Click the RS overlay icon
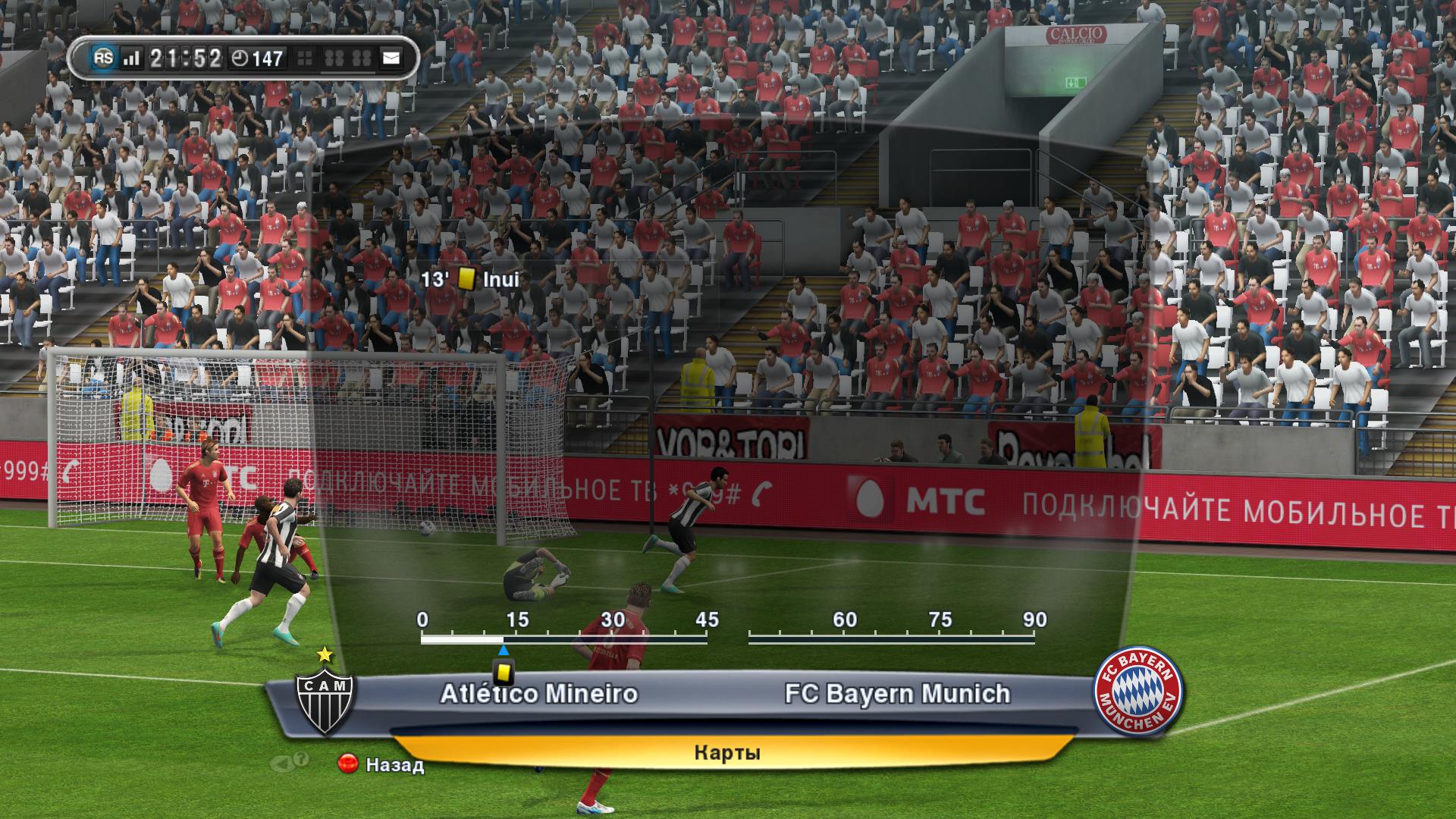Viewport: 1456px width, 819px height. tap(104, 58)
